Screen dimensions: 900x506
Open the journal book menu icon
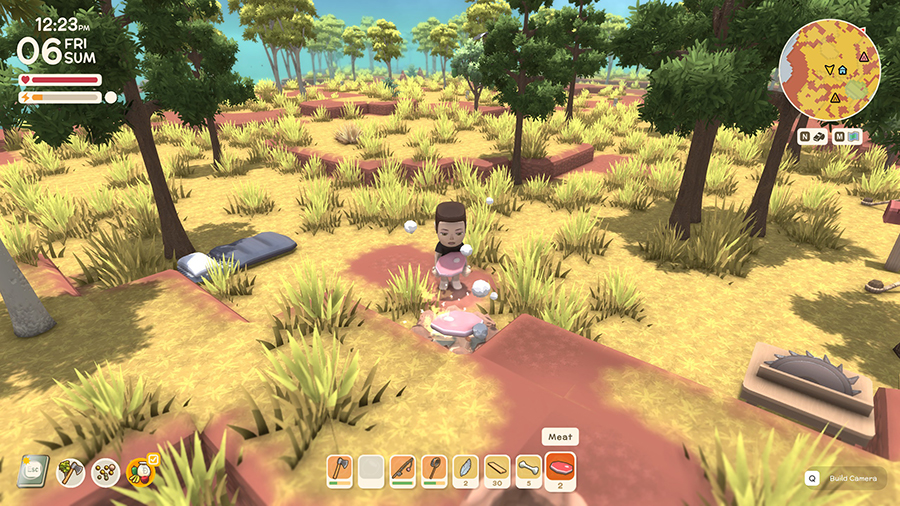[32, 471]
